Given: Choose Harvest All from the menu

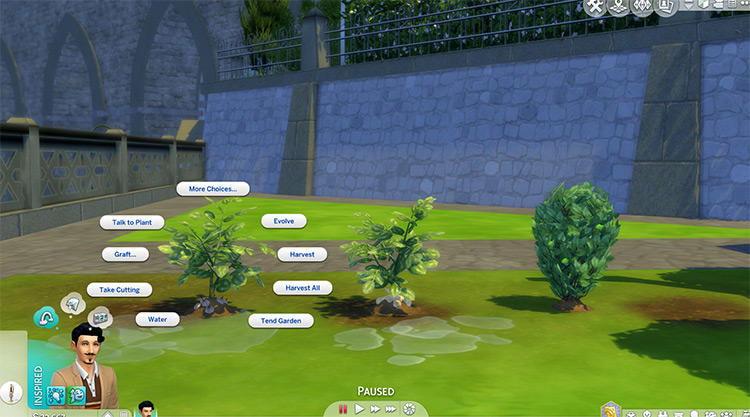Looking at the screenshot, I should (302, 288).
